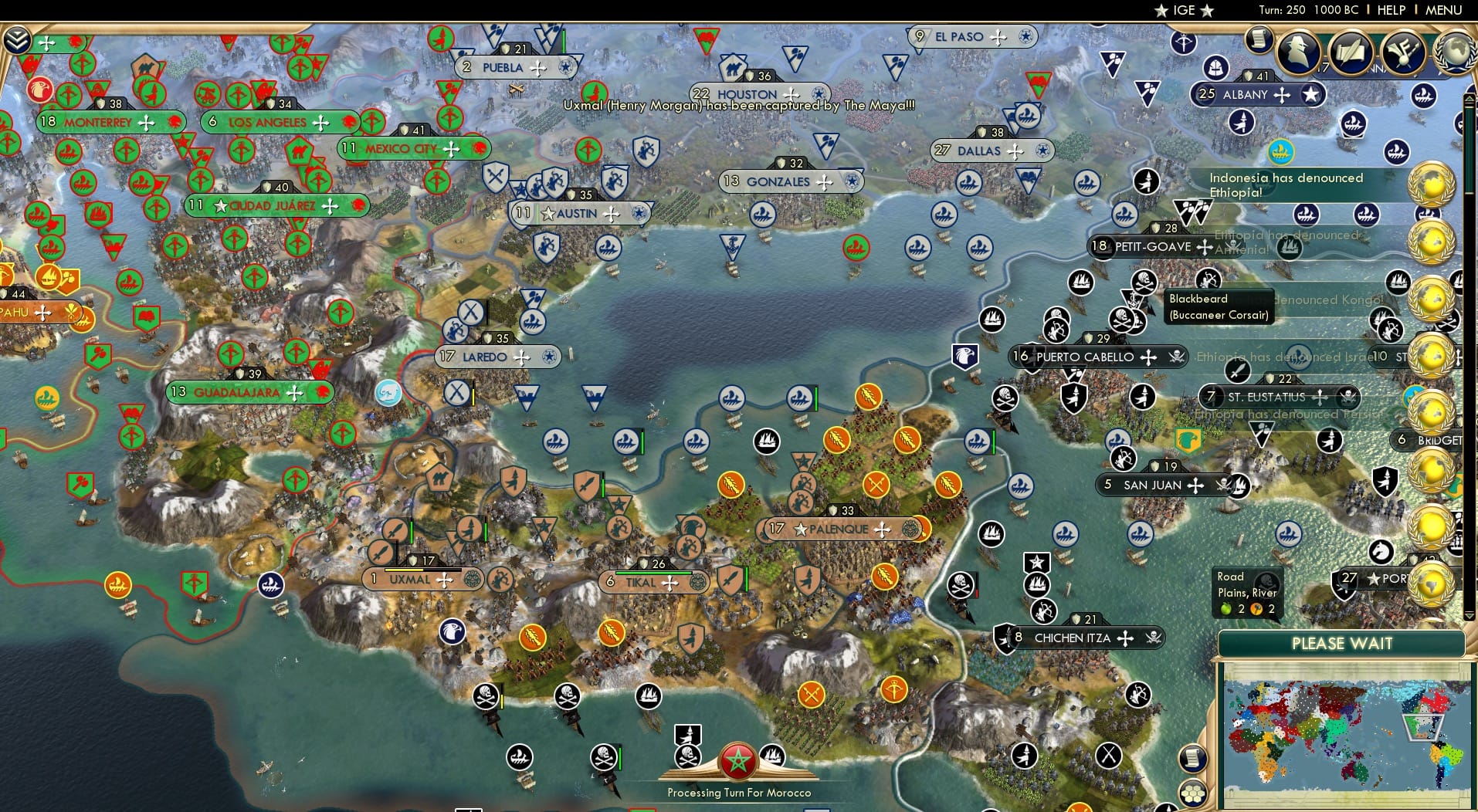Toggle the hexagon button at bottom-right corner

[1194, 791]
